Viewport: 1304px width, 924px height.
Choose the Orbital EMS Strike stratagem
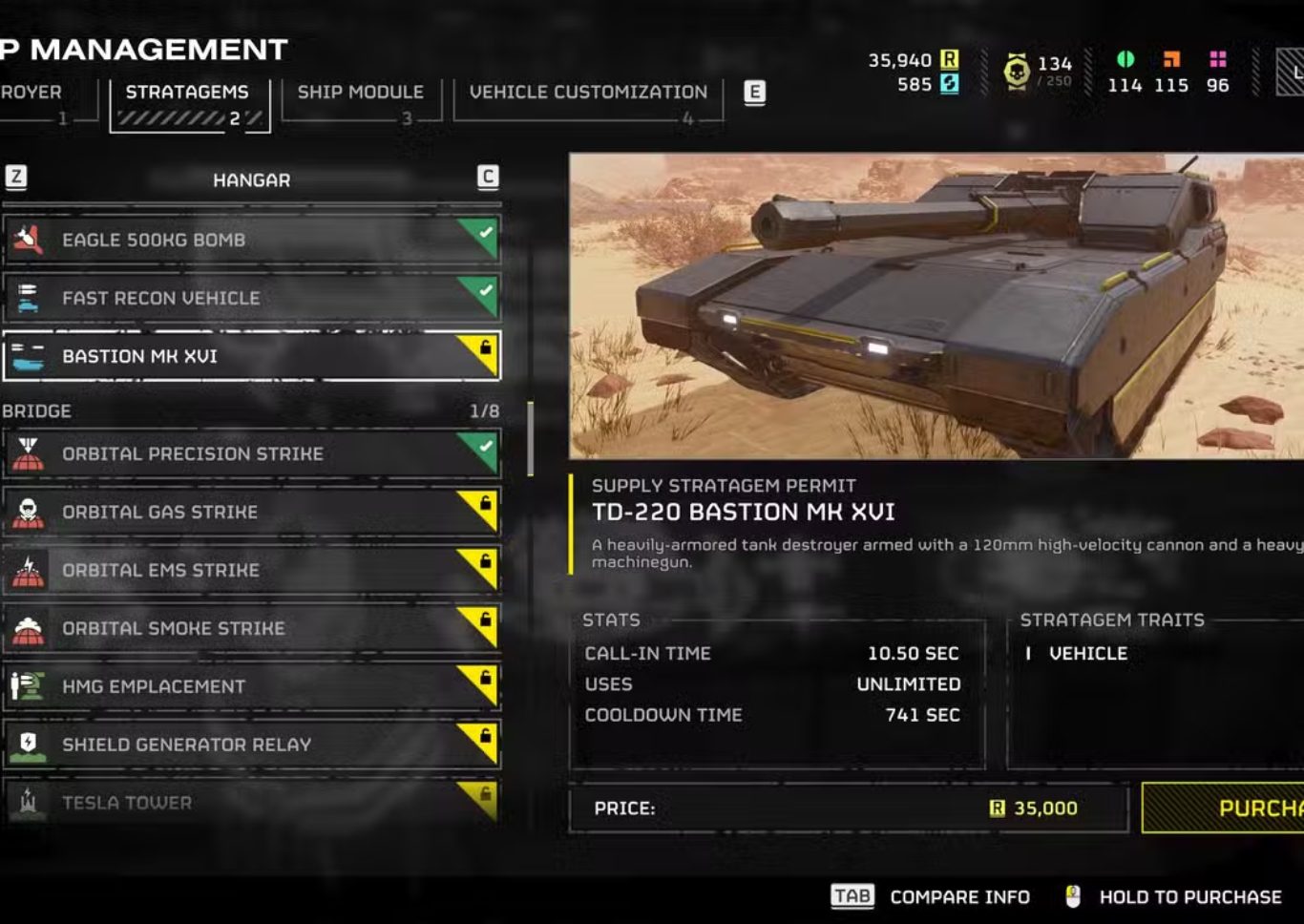click(251, 570)
